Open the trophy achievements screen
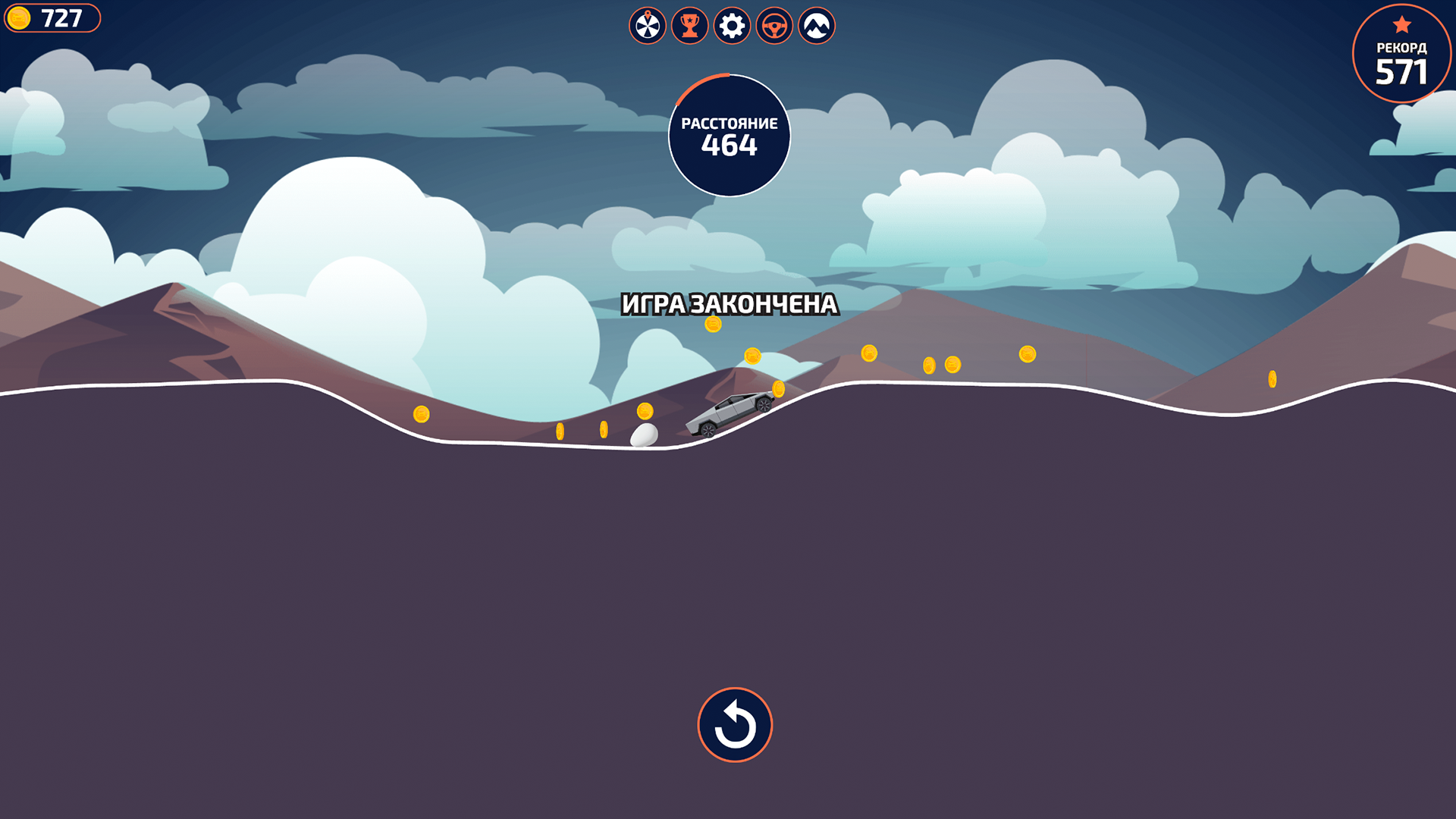The height and width of the screenshot is (819, 1456). [689, 25]
